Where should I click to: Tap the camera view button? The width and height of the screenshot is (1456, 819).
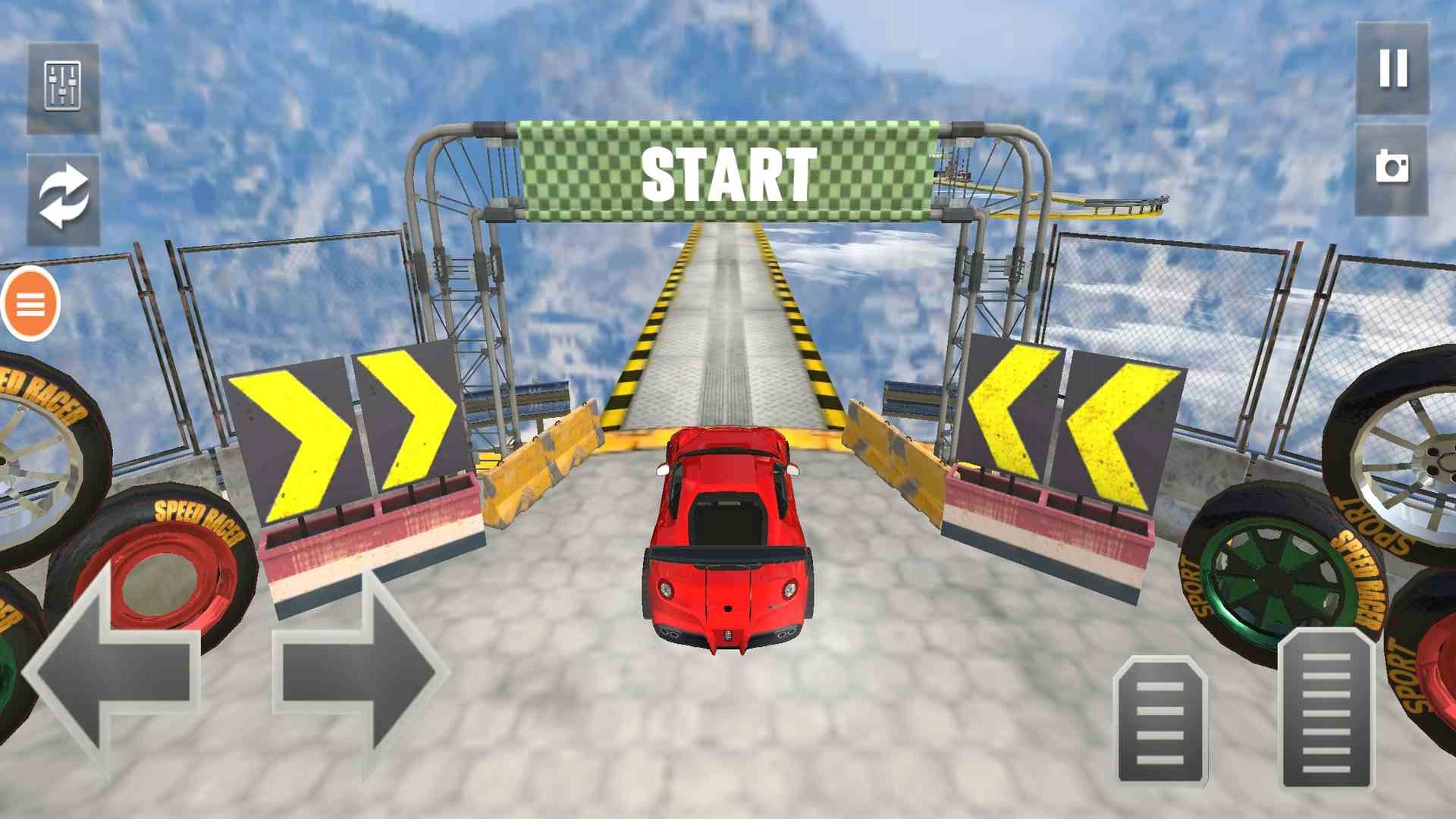click(1391, 168)
